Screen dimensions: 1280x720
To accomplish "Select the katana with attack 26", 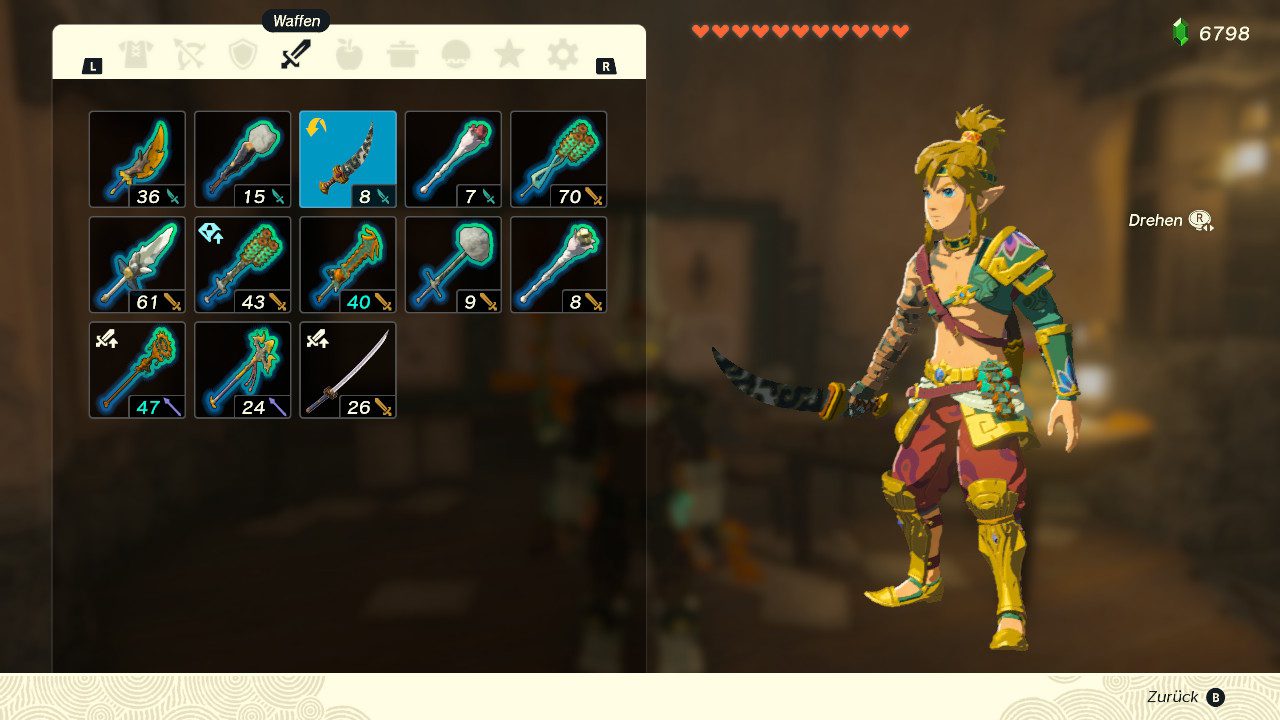I will pyautogui.click(x=348, y=370).
